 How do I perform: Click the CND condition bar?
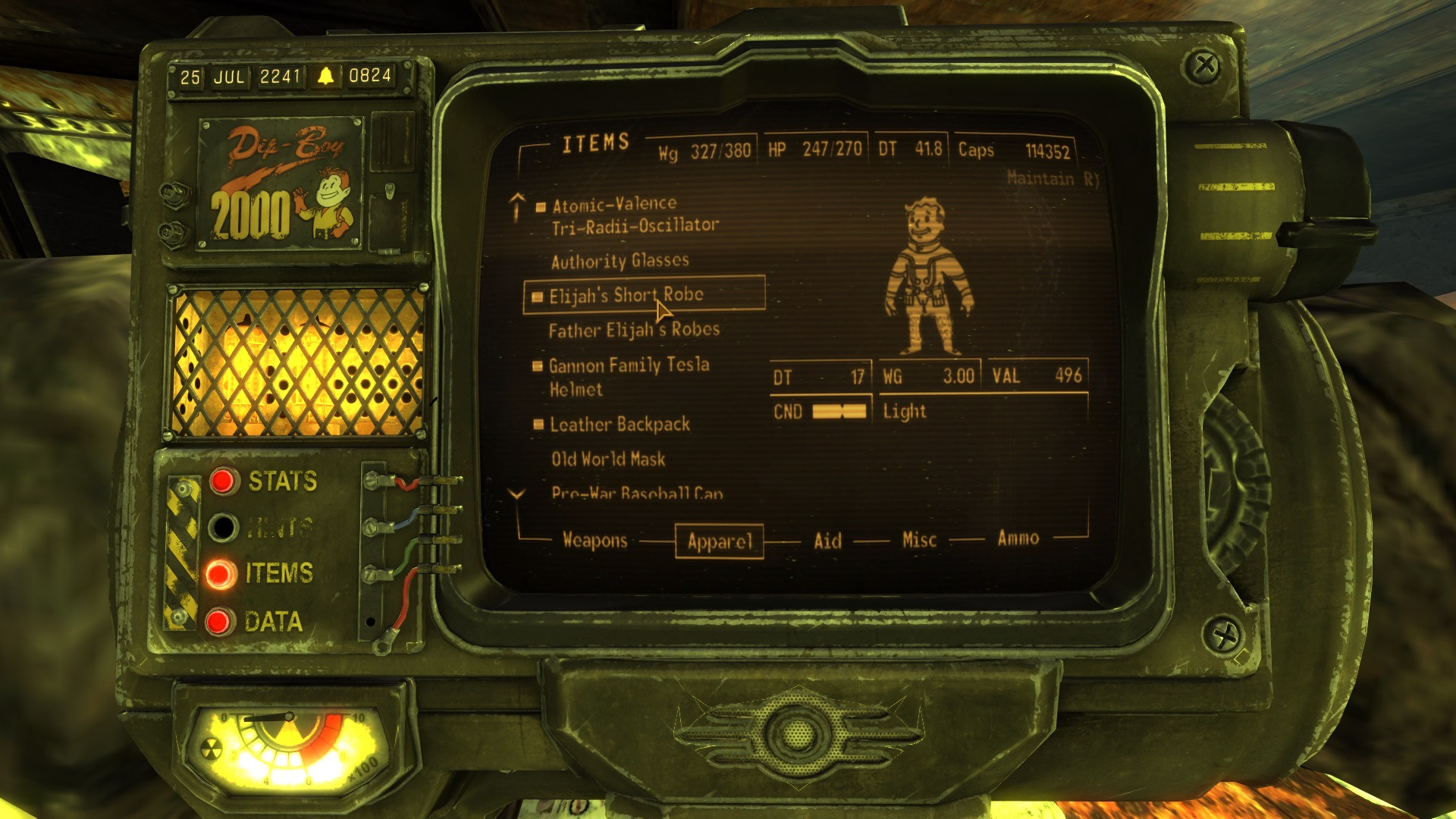point(838,412)
